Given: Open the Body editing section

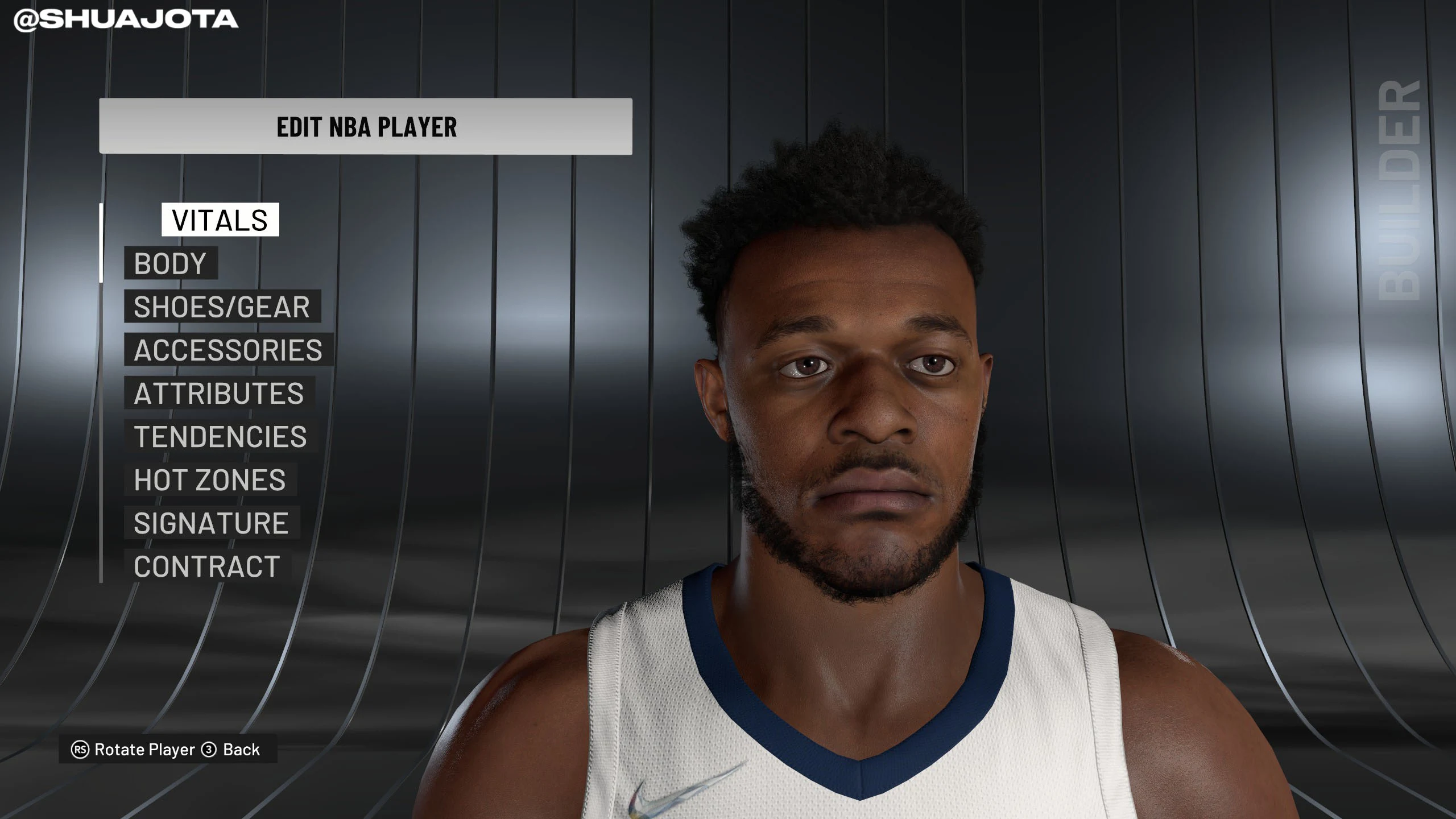Looking at the screenshot, I should [x=171, y=263].
